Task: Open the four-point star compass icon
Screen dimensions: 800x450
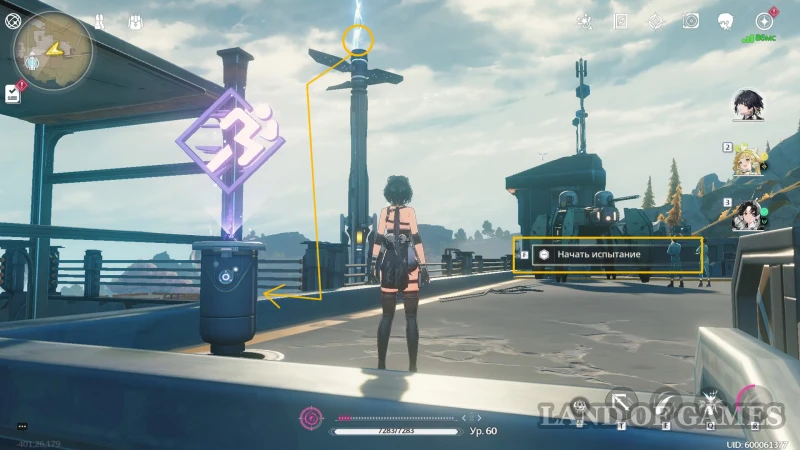Action: (655, 21)
